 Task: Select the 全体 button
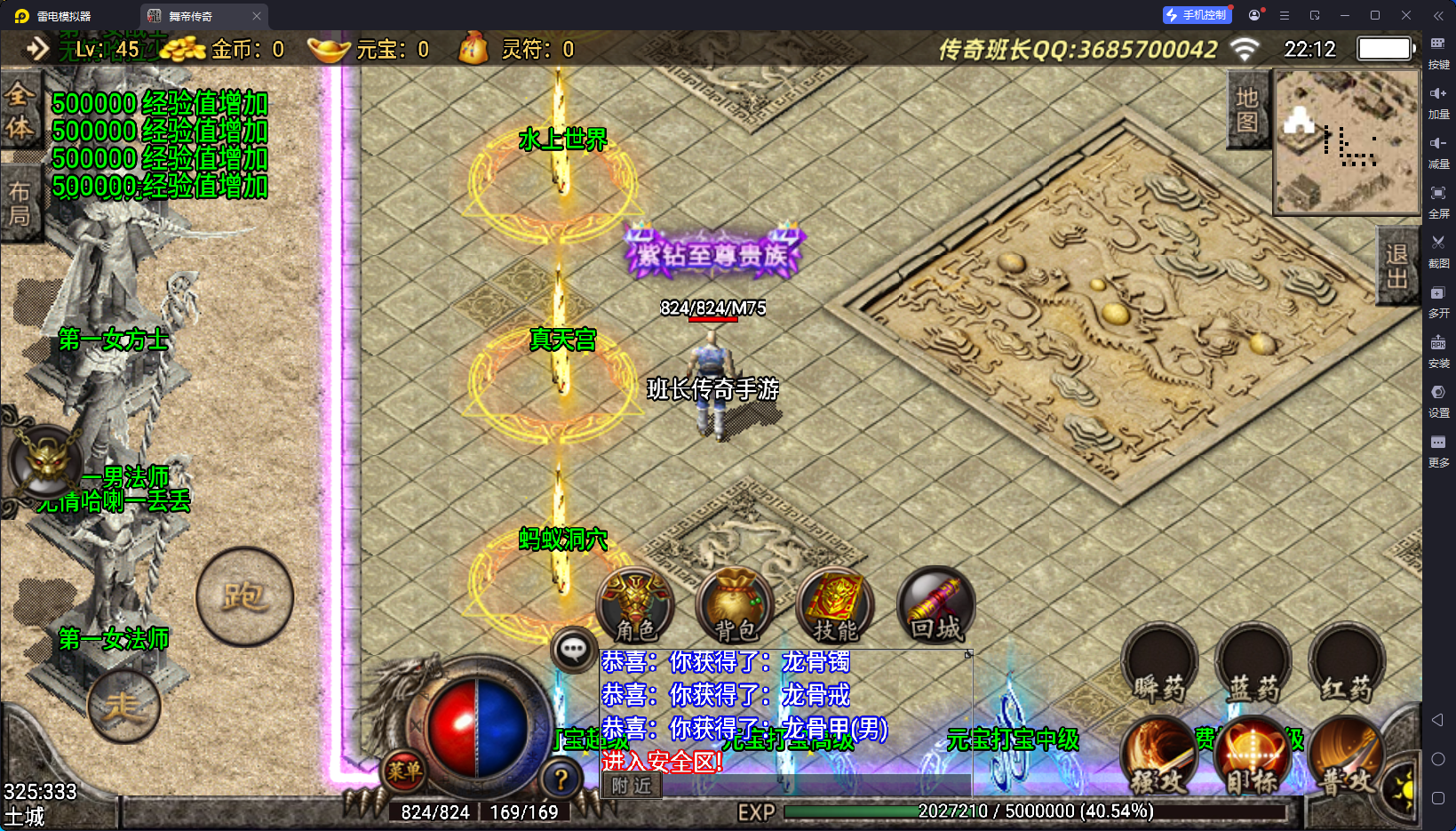coord(20,111)
